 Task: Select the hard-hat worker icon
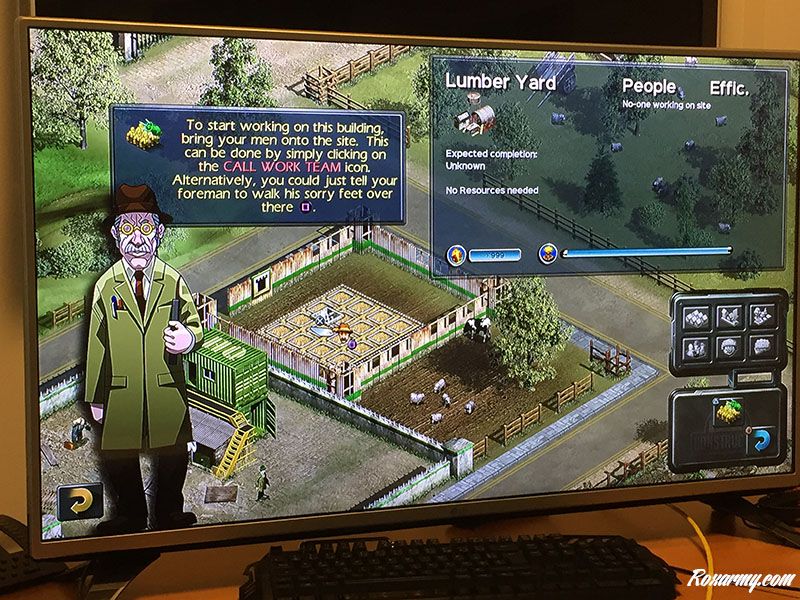[x=729, y=348]
